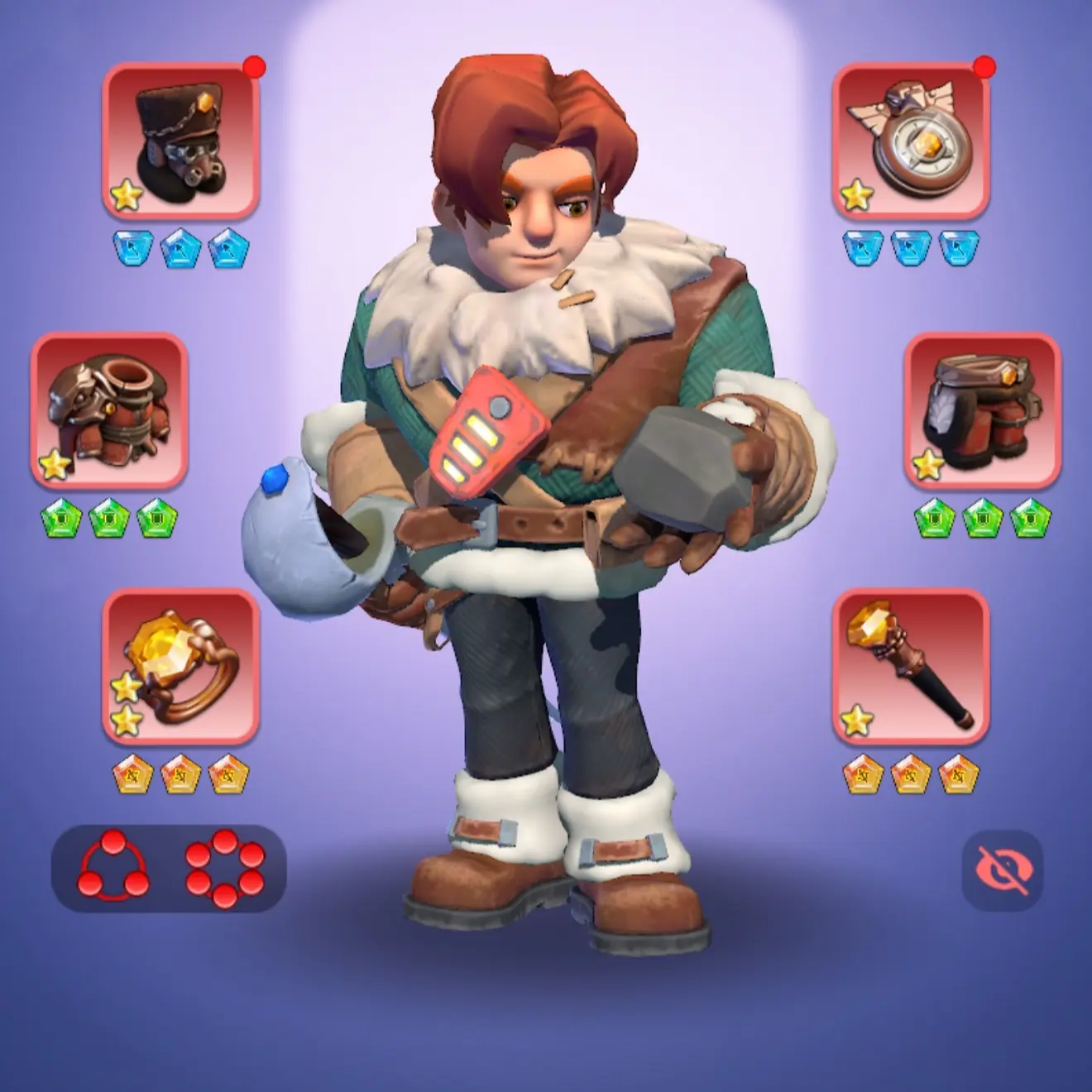Open the three-node red set bonus icon

pos(113,869)
